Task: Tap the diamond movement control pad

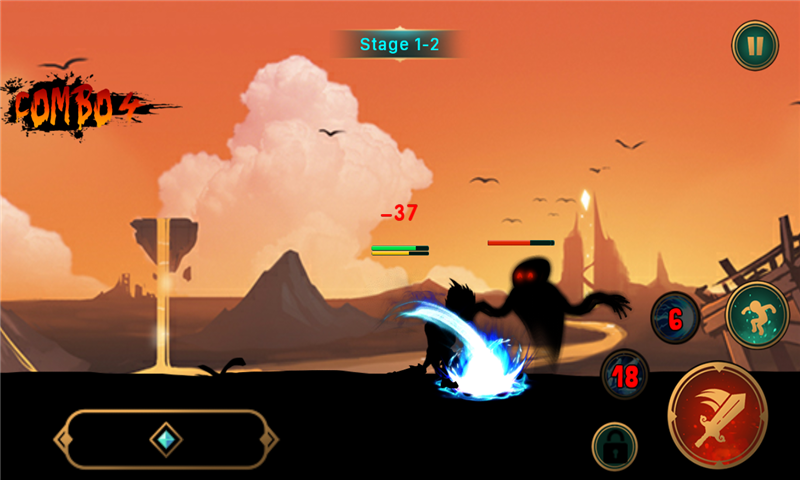Action: coord(165,439)
